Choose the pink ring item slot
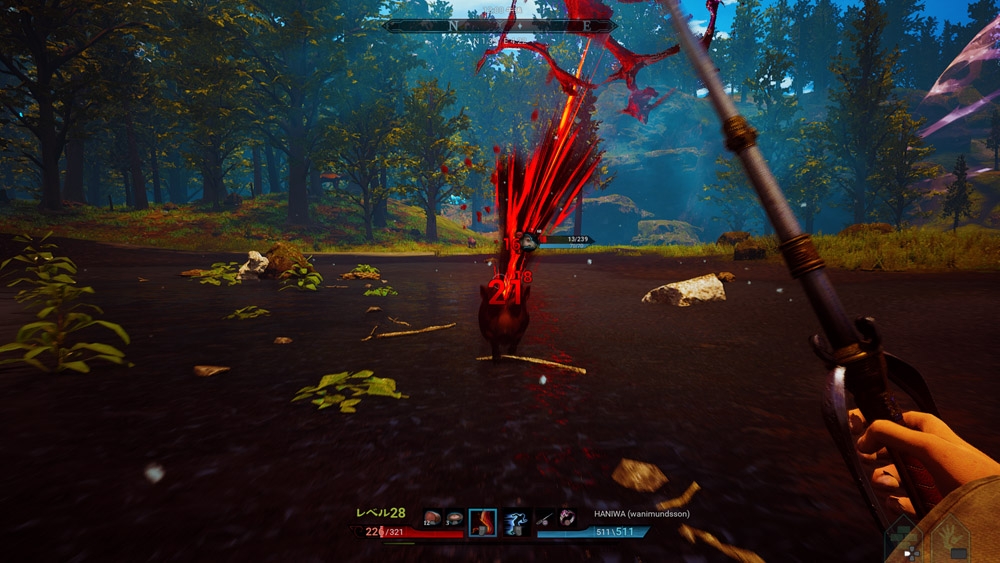Screen dimensions: 1000x563 click(x=567, y=518)
